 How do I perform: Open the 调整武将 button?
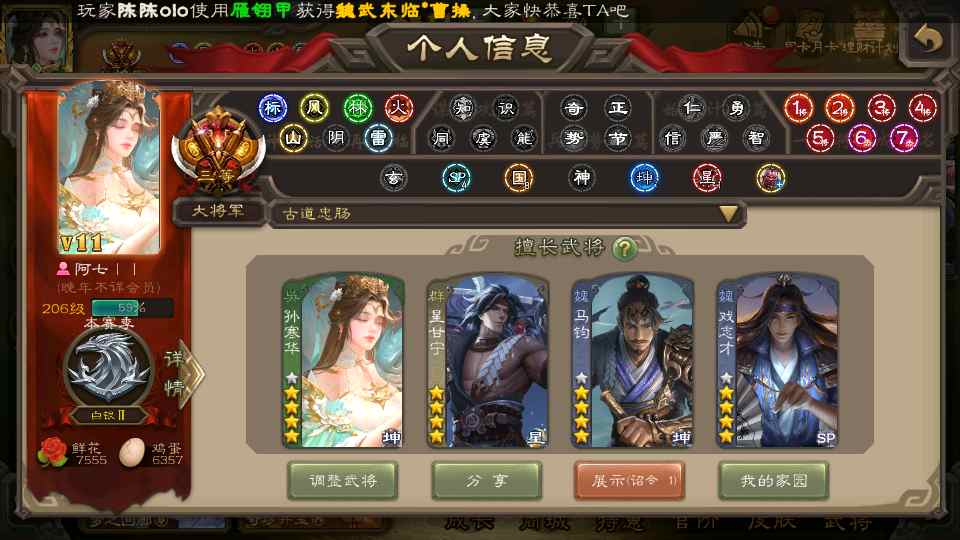click(x=342, y=481)
